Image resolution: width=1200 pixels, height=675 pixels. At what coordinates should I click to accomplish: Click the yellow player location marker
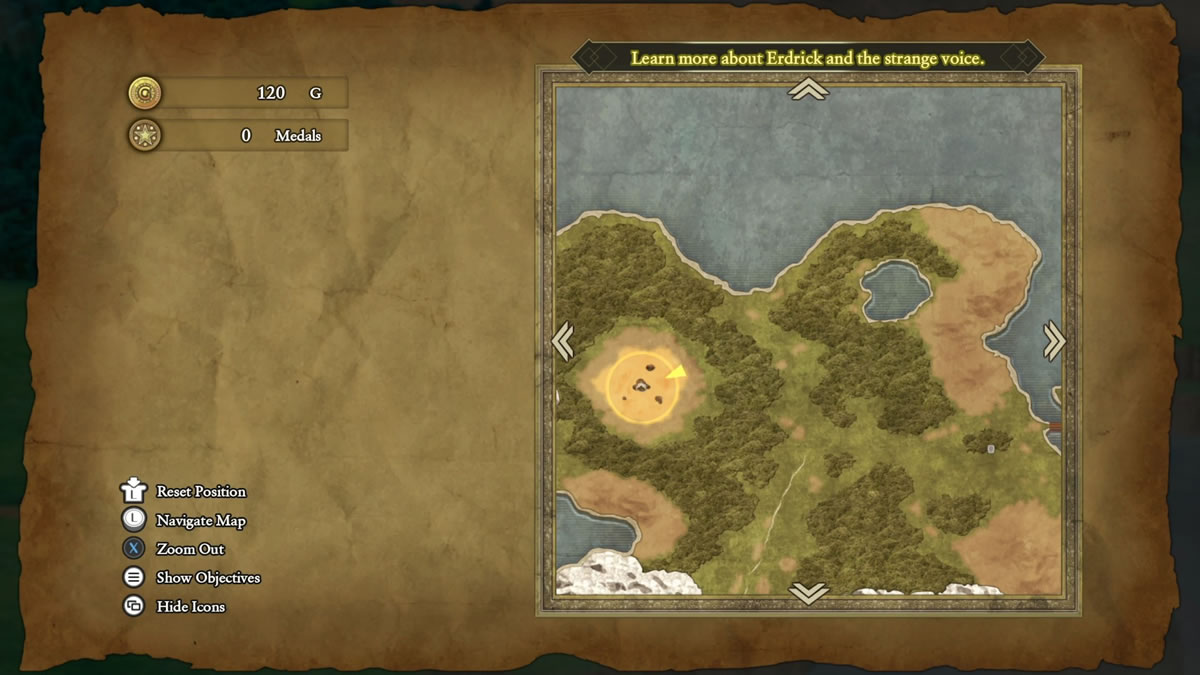tap(676, 373)
